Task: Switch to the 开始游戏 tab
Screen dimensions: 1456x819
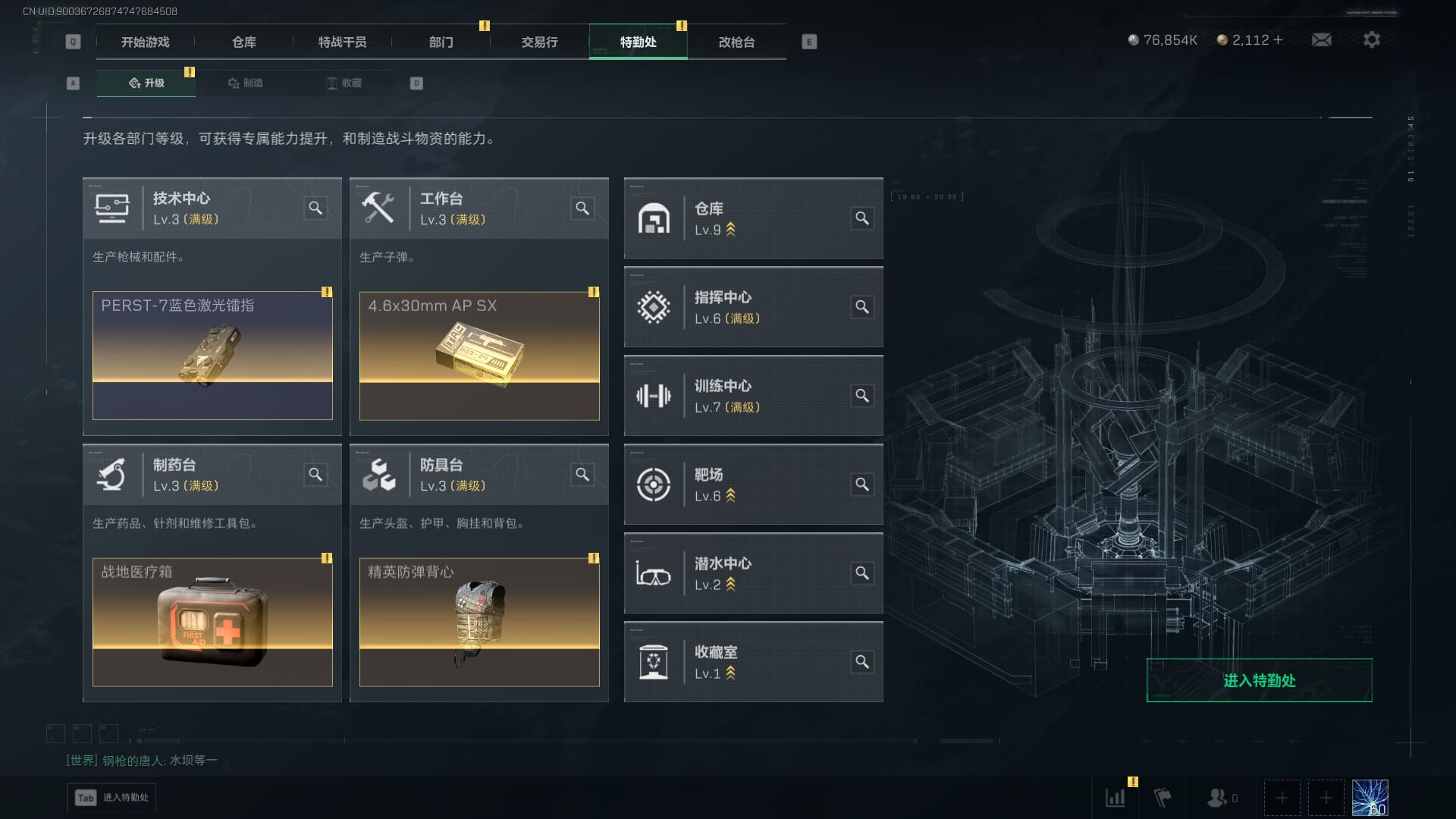Action: coord(145,42)
